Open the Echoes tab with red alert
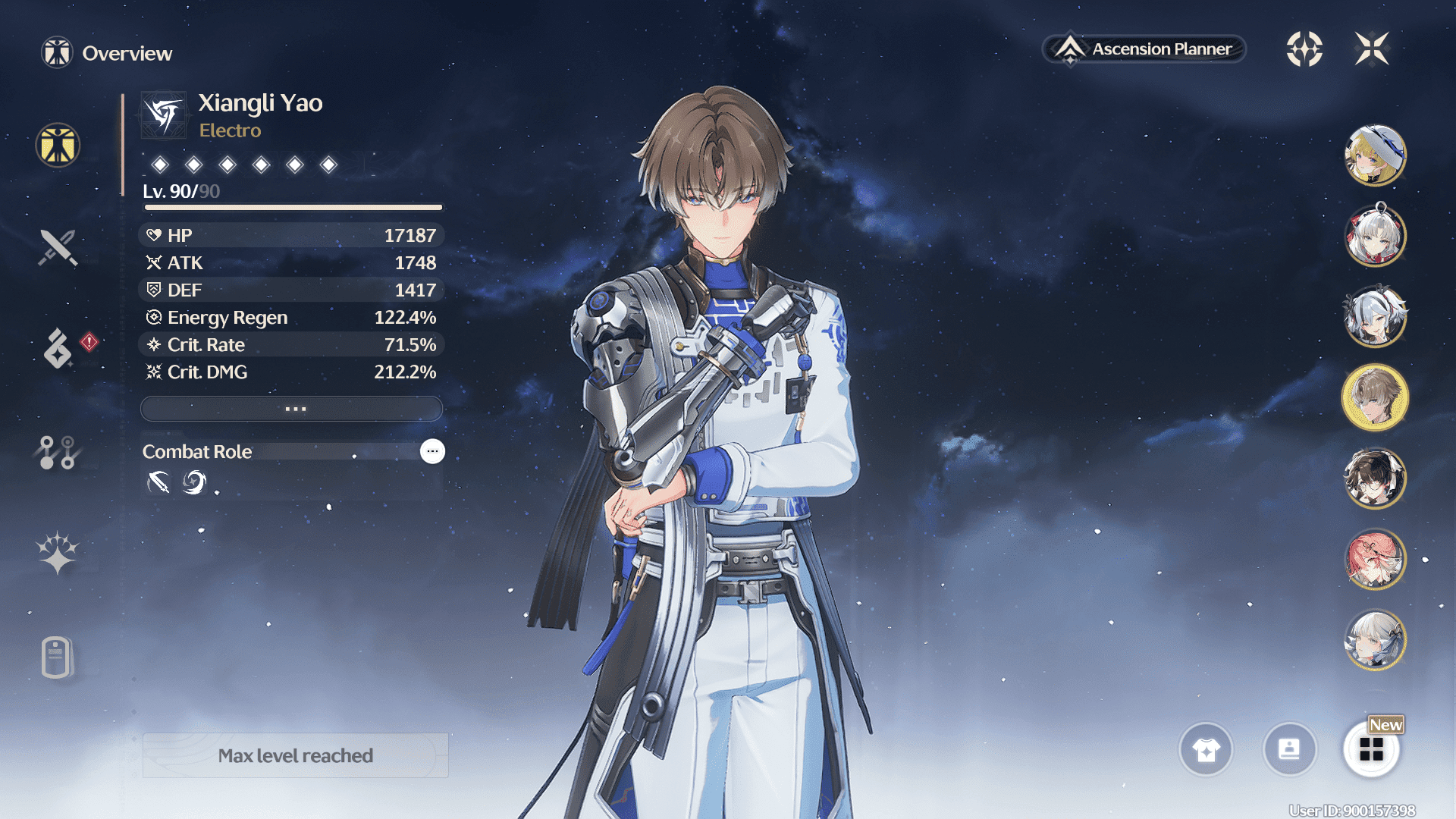The height and width of the screenshot is (819, 1456). tap(59, 348)
